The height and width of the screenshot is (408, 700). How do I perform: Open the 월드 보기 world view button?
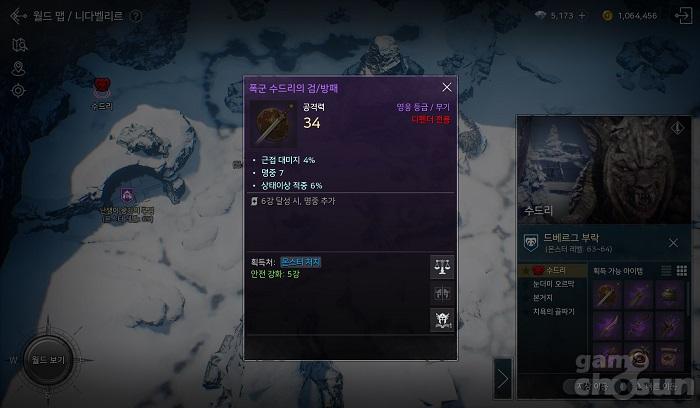pos(47,358)
